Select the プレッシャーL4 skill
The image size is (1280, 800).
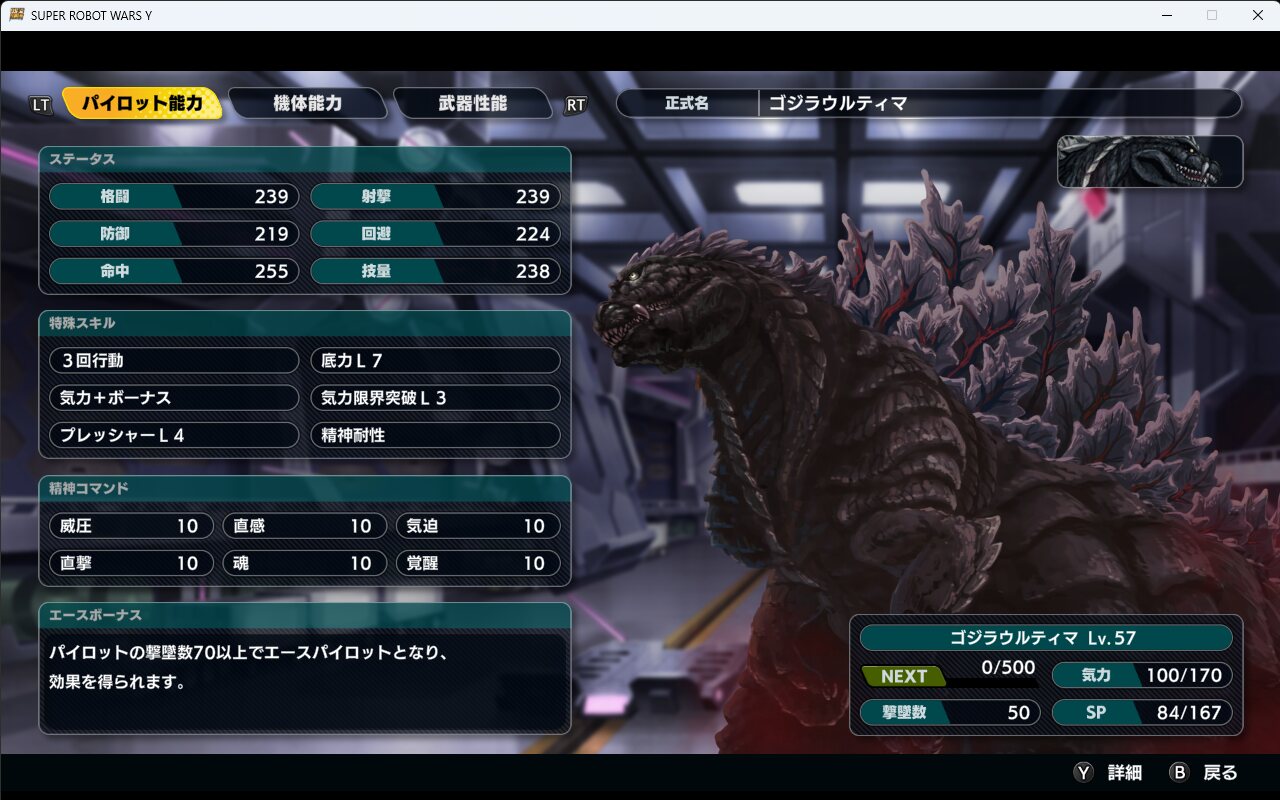pyautogui.click(x=173, y=435)
